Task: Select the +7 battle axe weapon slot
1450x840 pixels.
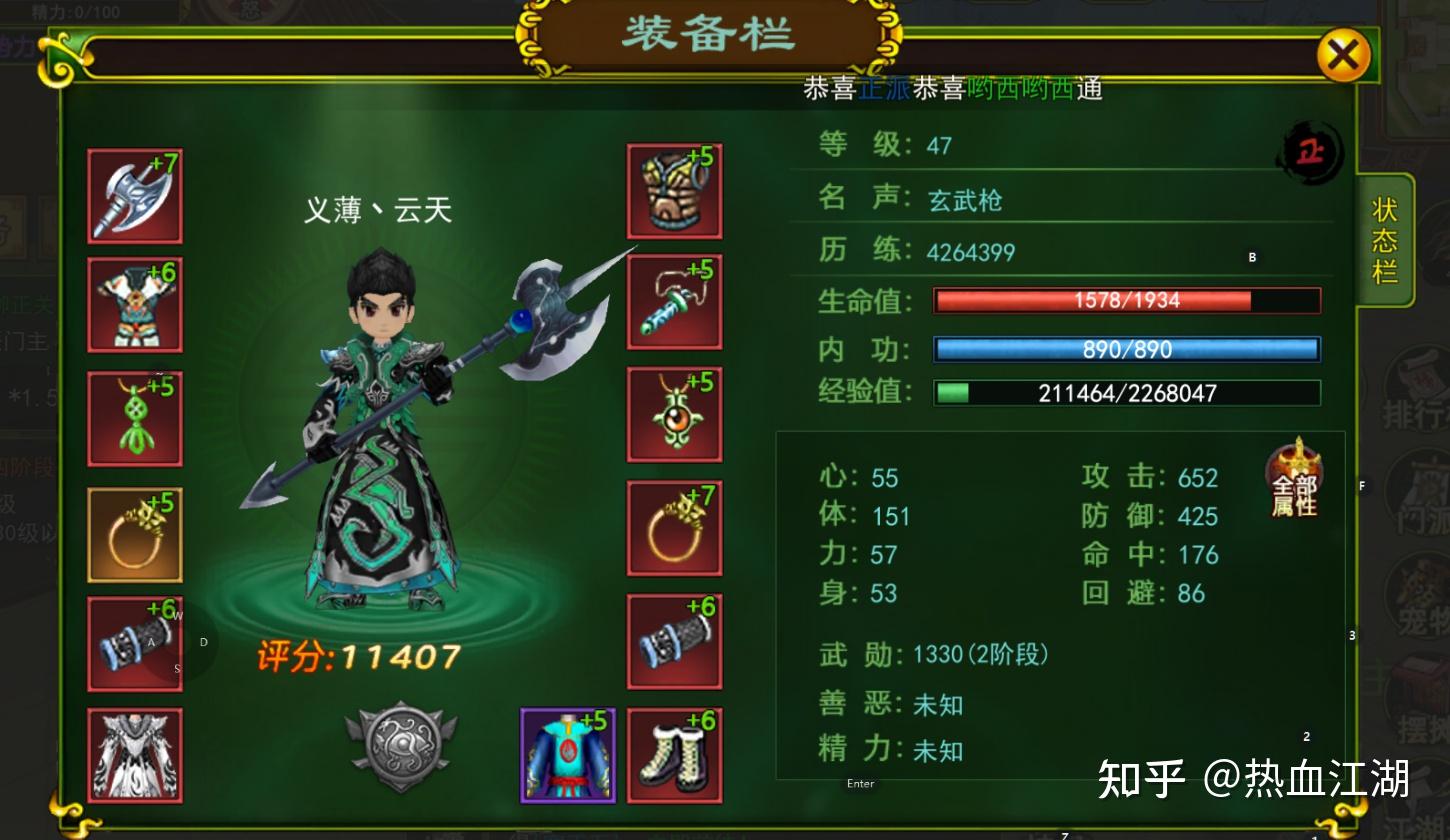Action: [134, 196]
